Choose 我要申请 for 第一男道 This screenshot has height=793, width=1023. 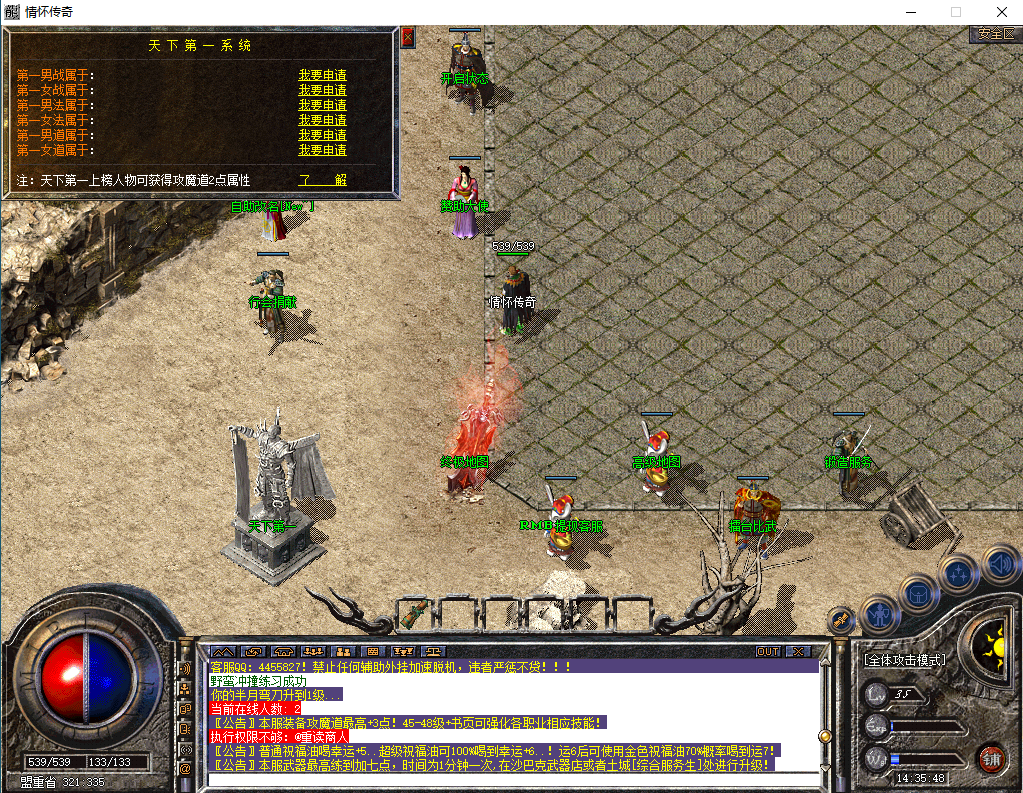322,135
